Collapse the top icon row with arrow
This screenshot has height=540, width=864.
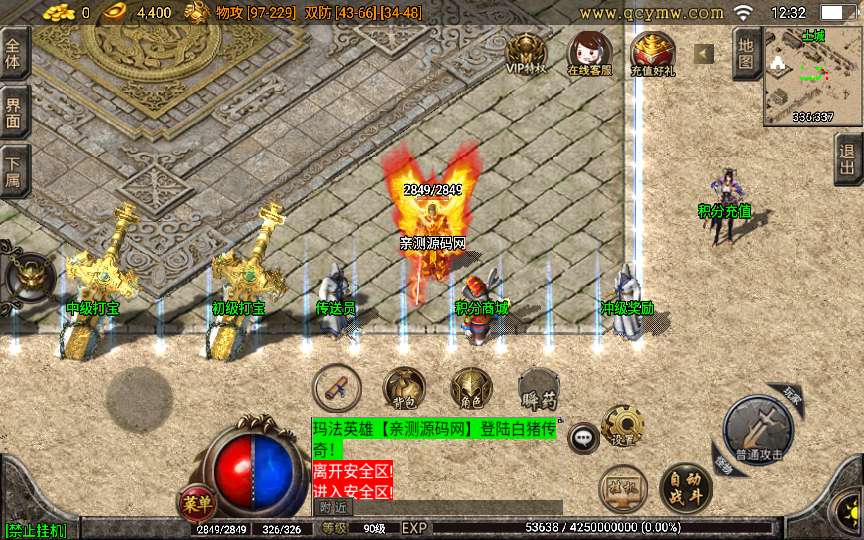[704, 53]
